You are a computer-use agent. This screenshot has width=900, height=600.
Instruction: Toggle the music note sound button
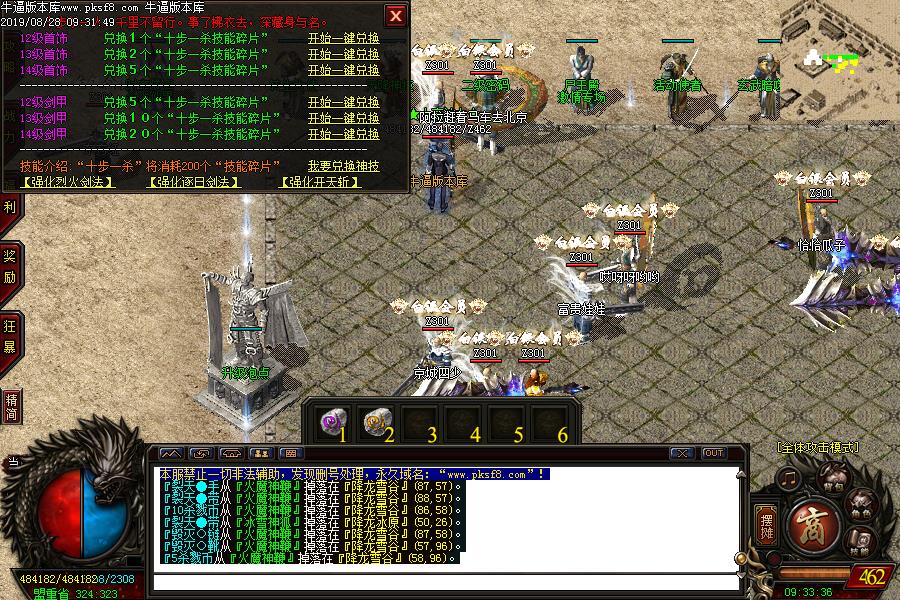pos(790,478)
